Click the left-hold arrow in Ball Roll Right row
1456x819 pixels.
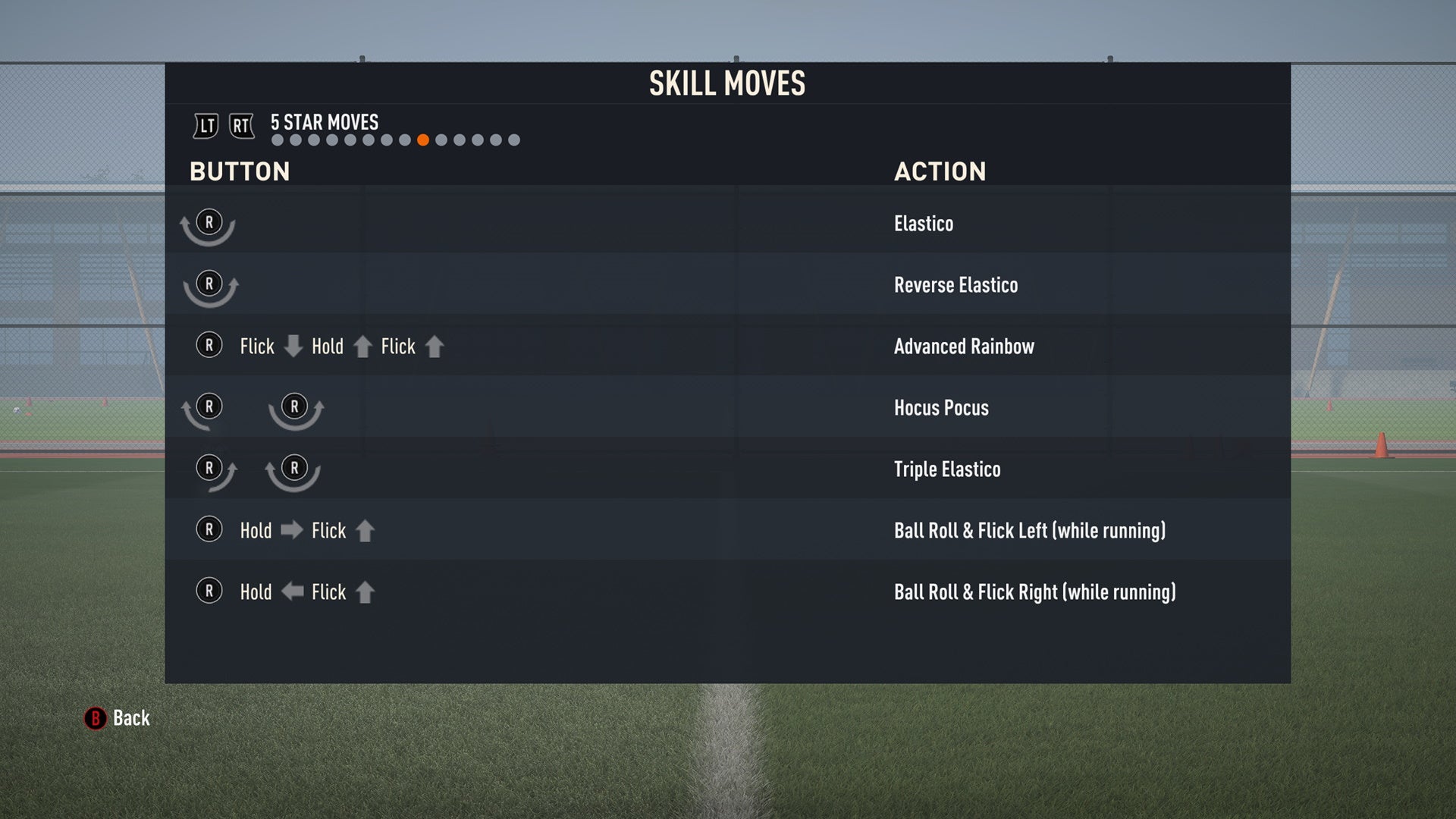click(x=292, y=591)
